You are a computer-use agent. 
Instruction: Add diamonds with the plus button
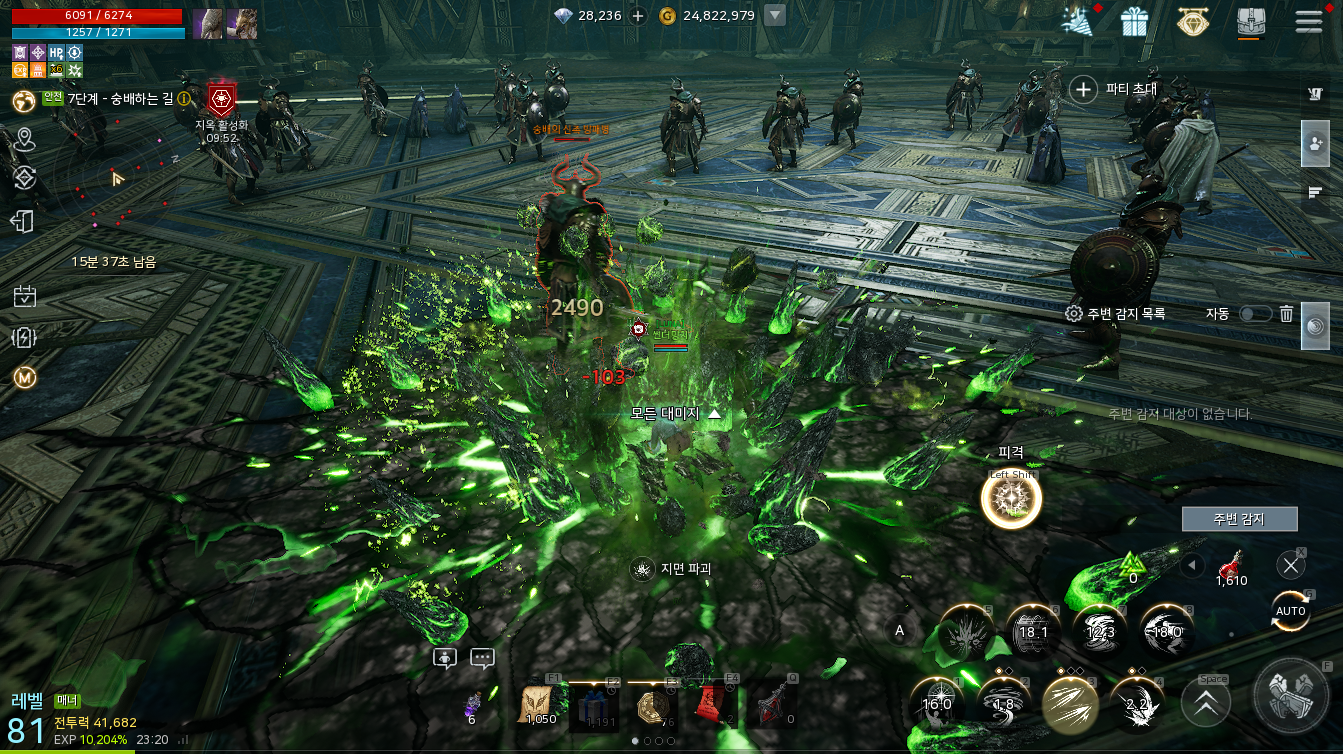coord(638,16)
